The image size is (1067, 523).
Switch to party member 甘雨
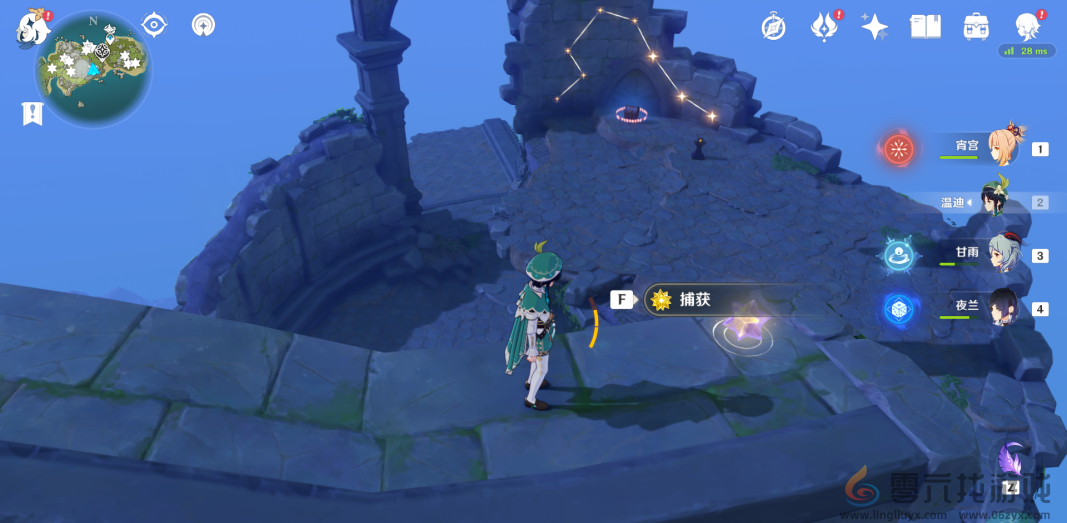(x=1003, y=254)
